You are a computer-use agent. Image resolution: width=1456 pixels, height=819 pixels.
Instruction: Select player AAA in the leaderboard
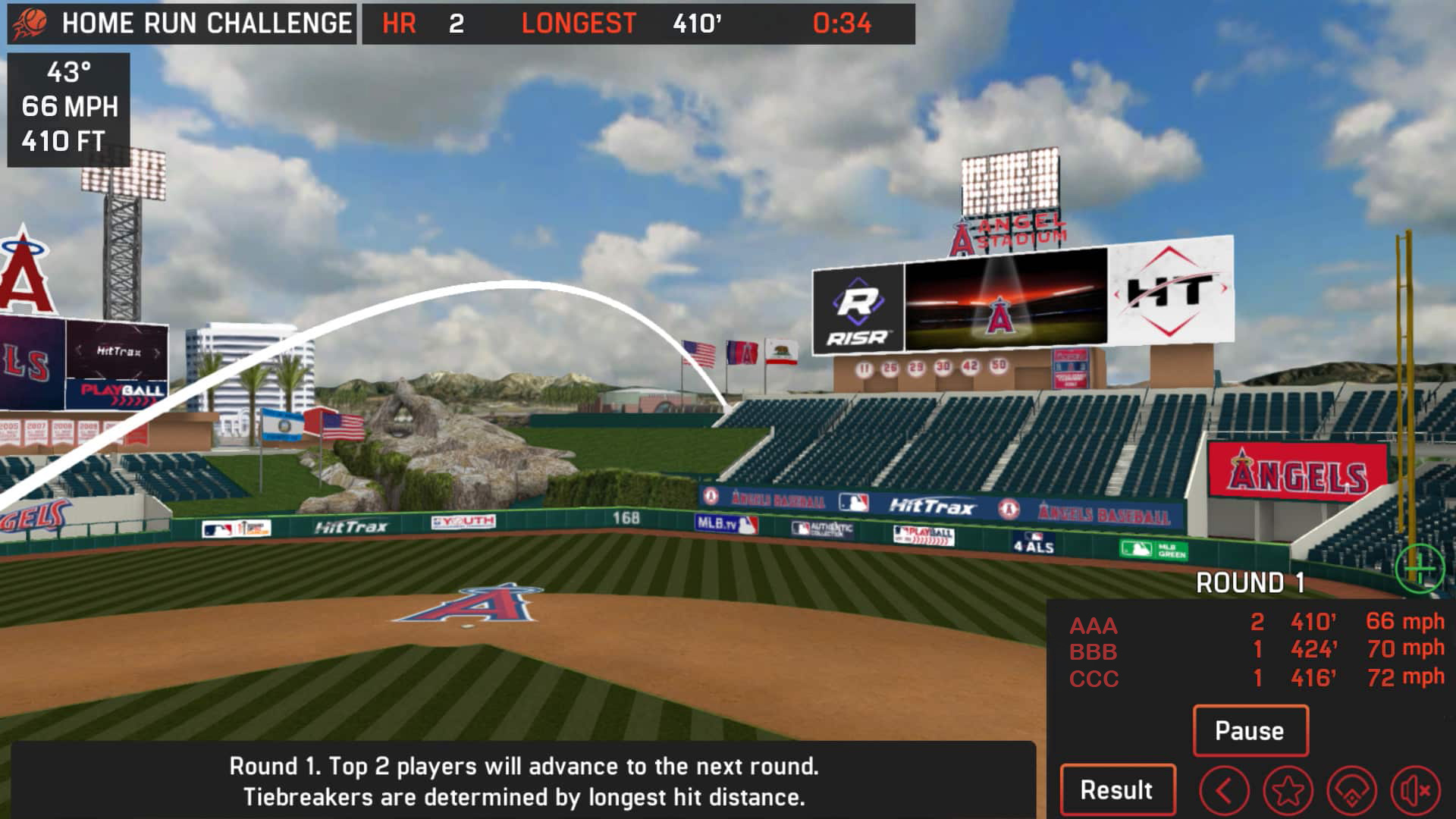1094,626
